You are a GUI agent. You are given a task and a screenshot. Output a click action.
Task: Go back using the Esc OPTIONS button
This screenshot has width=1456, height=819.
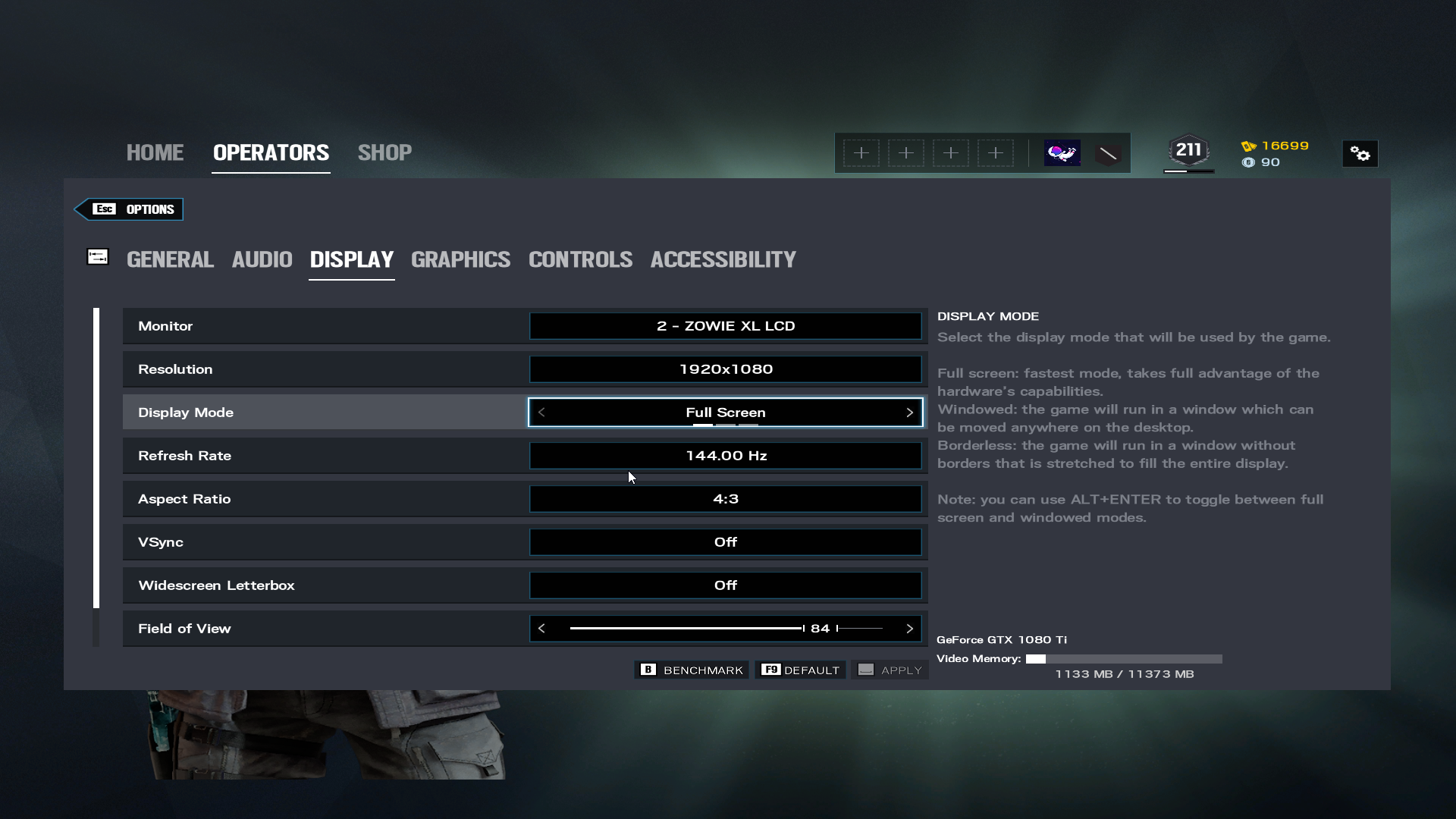pyautogui.click(x=130, y=209)
